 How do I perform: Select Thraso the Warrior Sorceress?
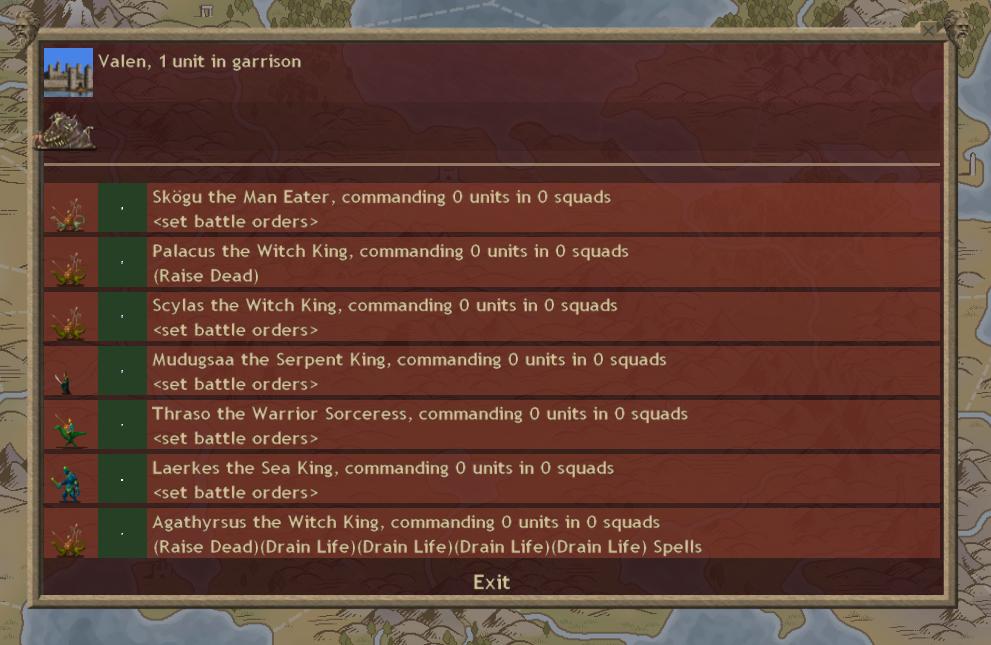[420, 414]
